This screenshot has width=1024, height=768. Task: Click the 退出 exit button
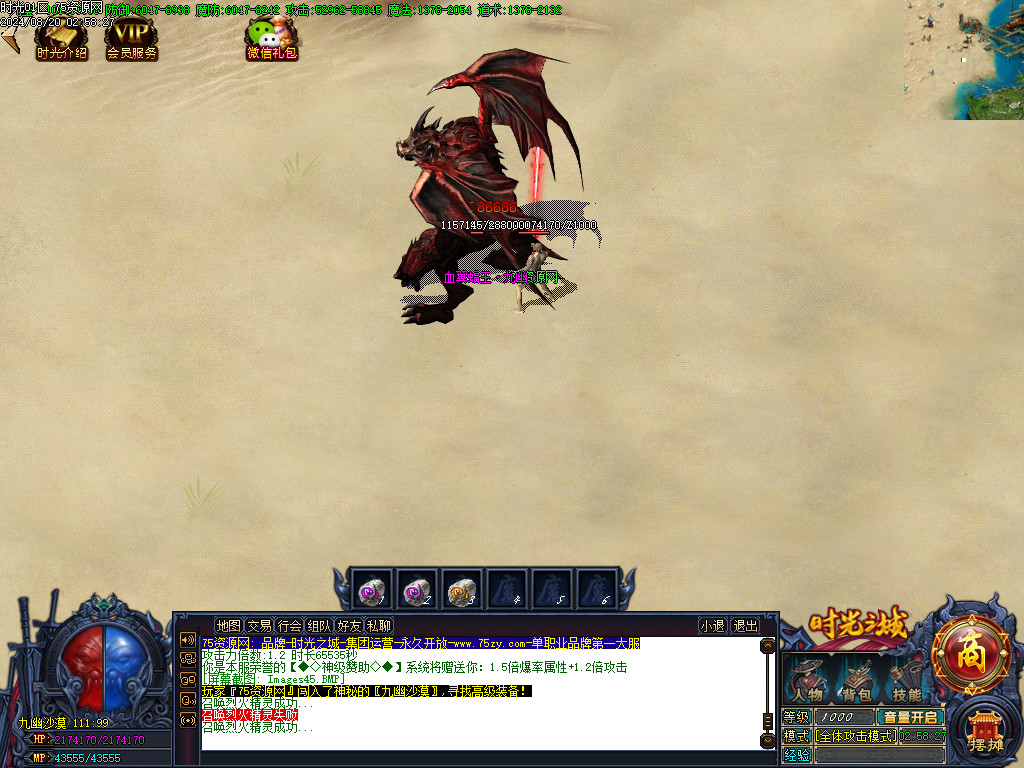click(745, 626)
